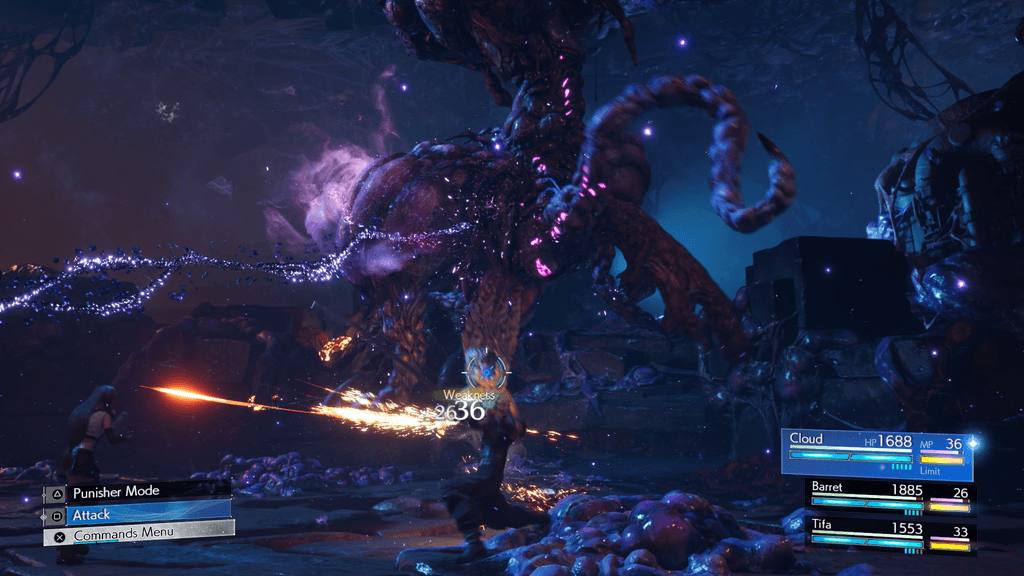Select Cloud's party status panel
Image resolution: width=1024 pixels, height=576 pixels.
click(x=876, y=450)
